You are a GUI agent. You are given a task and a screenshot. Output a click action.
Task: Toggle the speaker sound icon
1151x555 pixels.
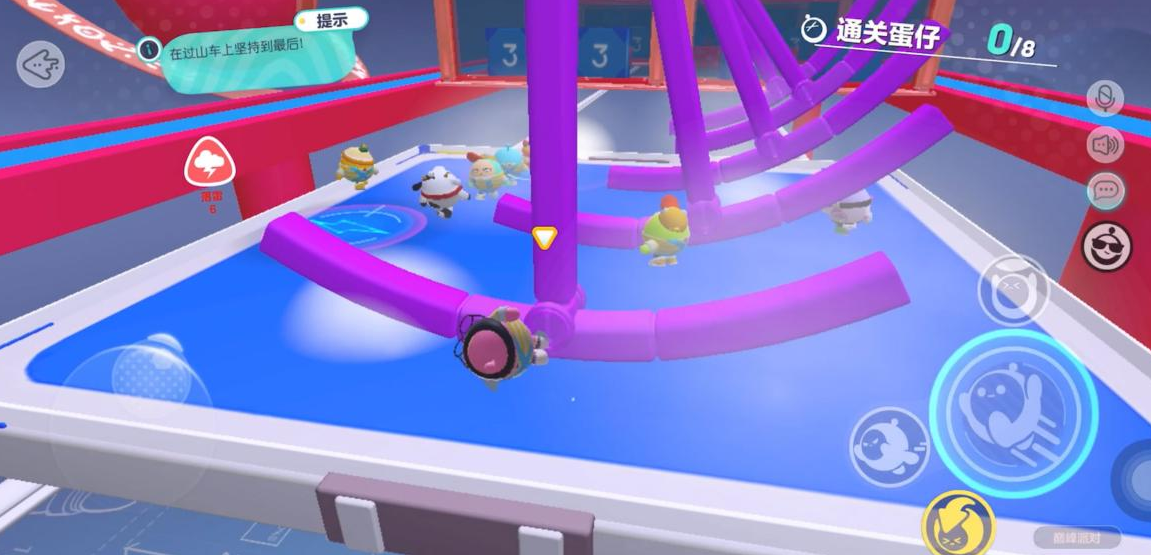[x=1106, y=145]
